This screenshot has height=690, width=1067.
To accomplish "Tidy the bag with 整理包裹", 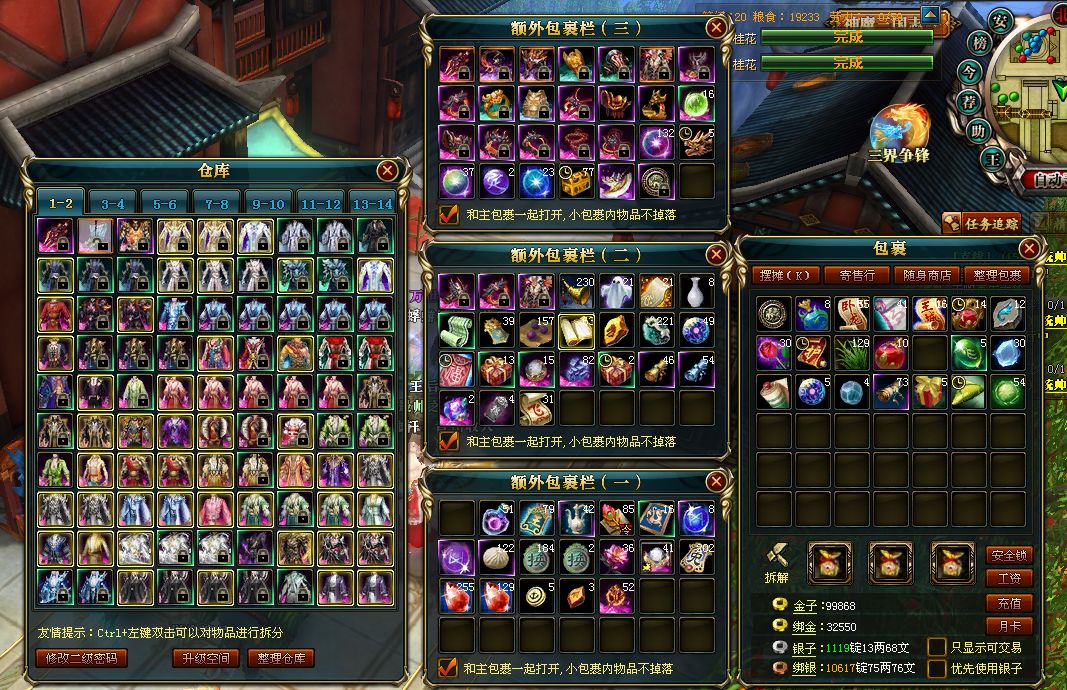I will coord(996,275).
